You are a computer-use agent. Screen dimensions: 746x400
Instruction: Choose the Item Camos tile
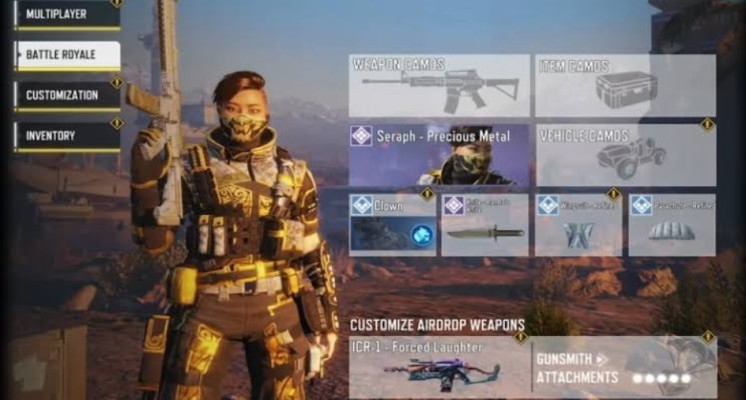click(x=625, y=86)
